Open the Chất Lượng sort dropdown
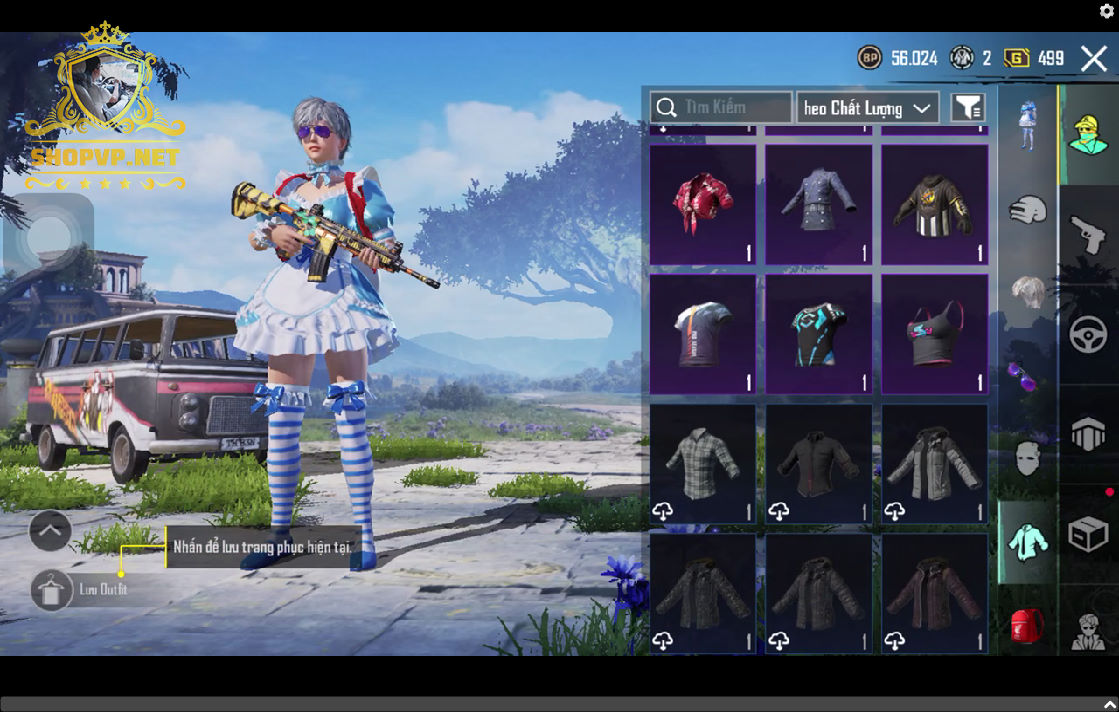This screenshot has height=712, width=1119. pos(867,108)
